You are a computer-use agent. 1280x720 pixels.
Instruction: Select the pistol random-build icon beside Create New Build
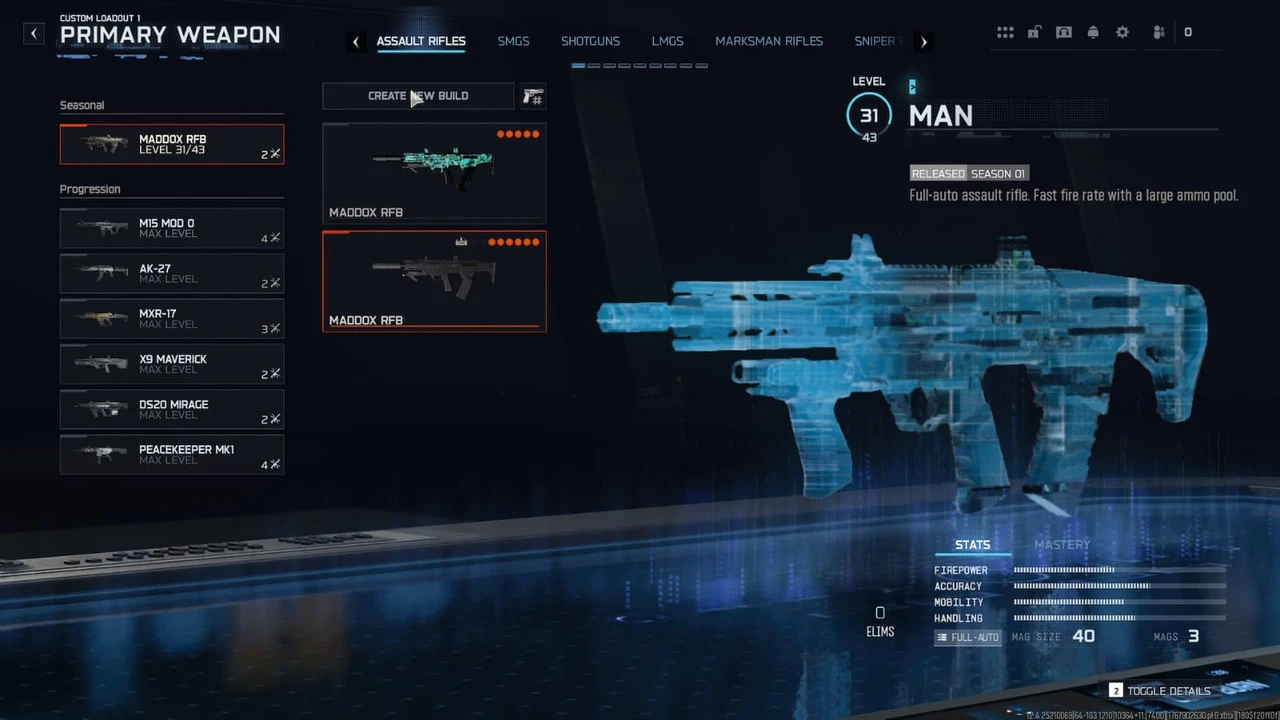[x=532, y=96]
